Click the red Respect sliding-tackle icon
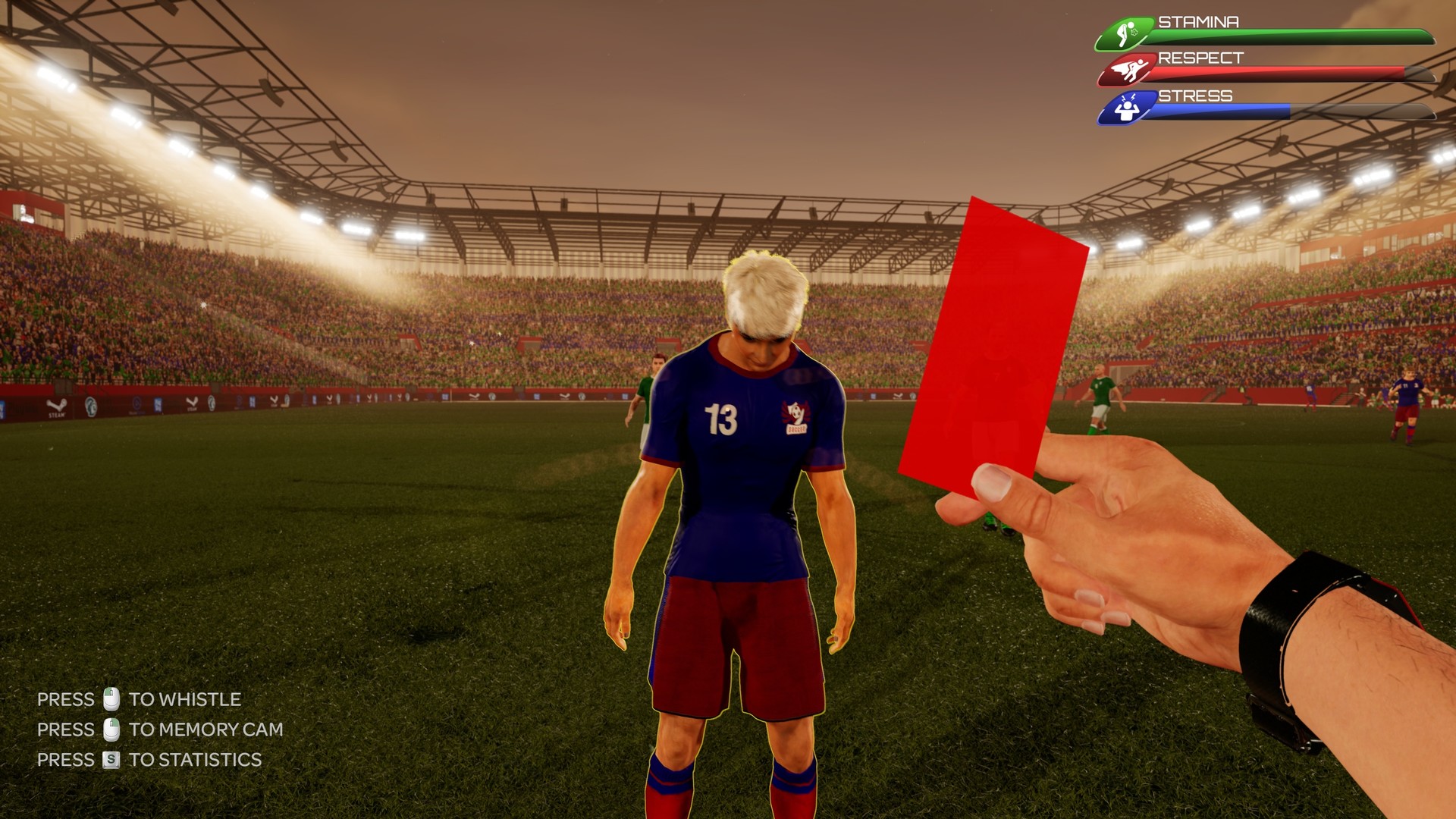This screenshot has width=1456, height=819. click(1129, 69)
